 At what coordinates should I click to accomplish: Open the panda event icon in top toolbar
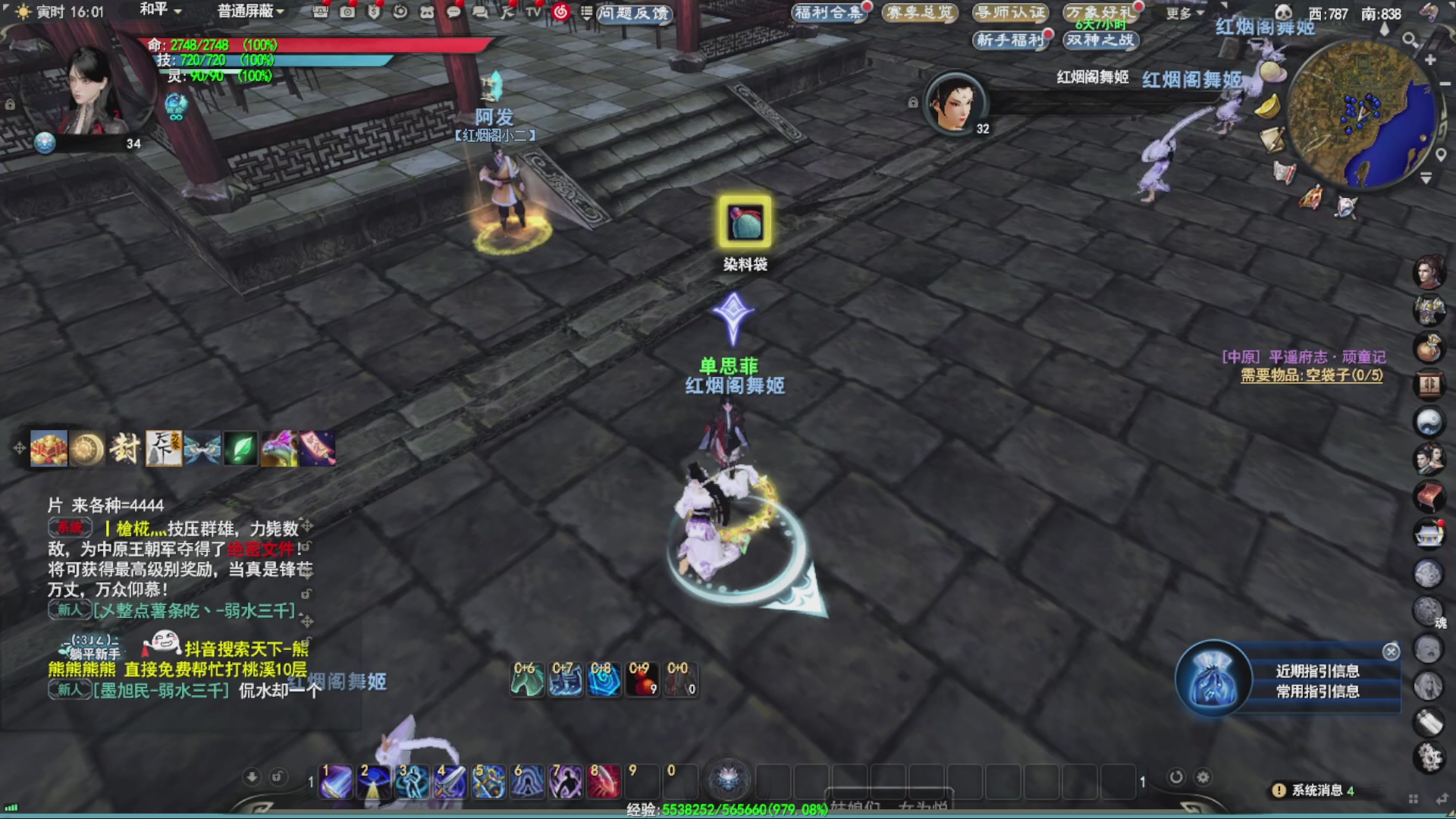[x=428, y=11]
